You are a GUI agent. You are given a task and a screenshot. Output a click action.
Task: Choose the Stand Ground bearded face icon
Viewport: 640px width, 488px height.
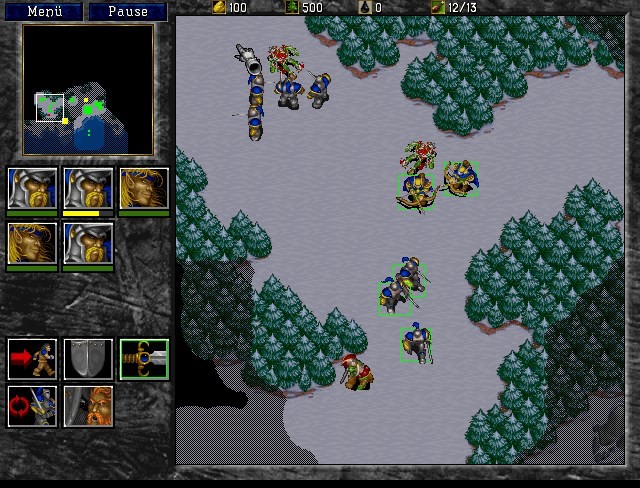point(88,406)
